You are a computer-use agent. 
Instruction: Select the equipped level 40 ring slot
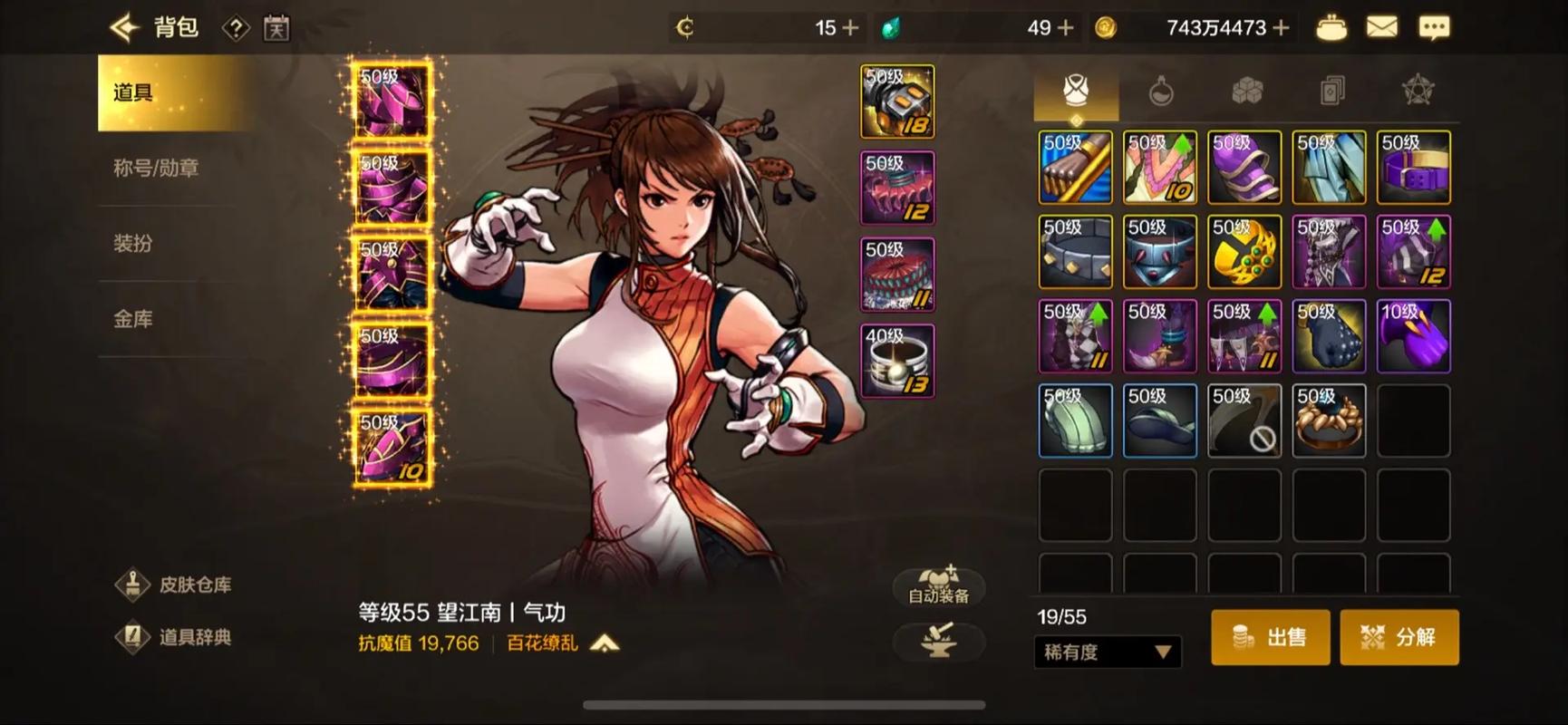[x=897, y=361]
